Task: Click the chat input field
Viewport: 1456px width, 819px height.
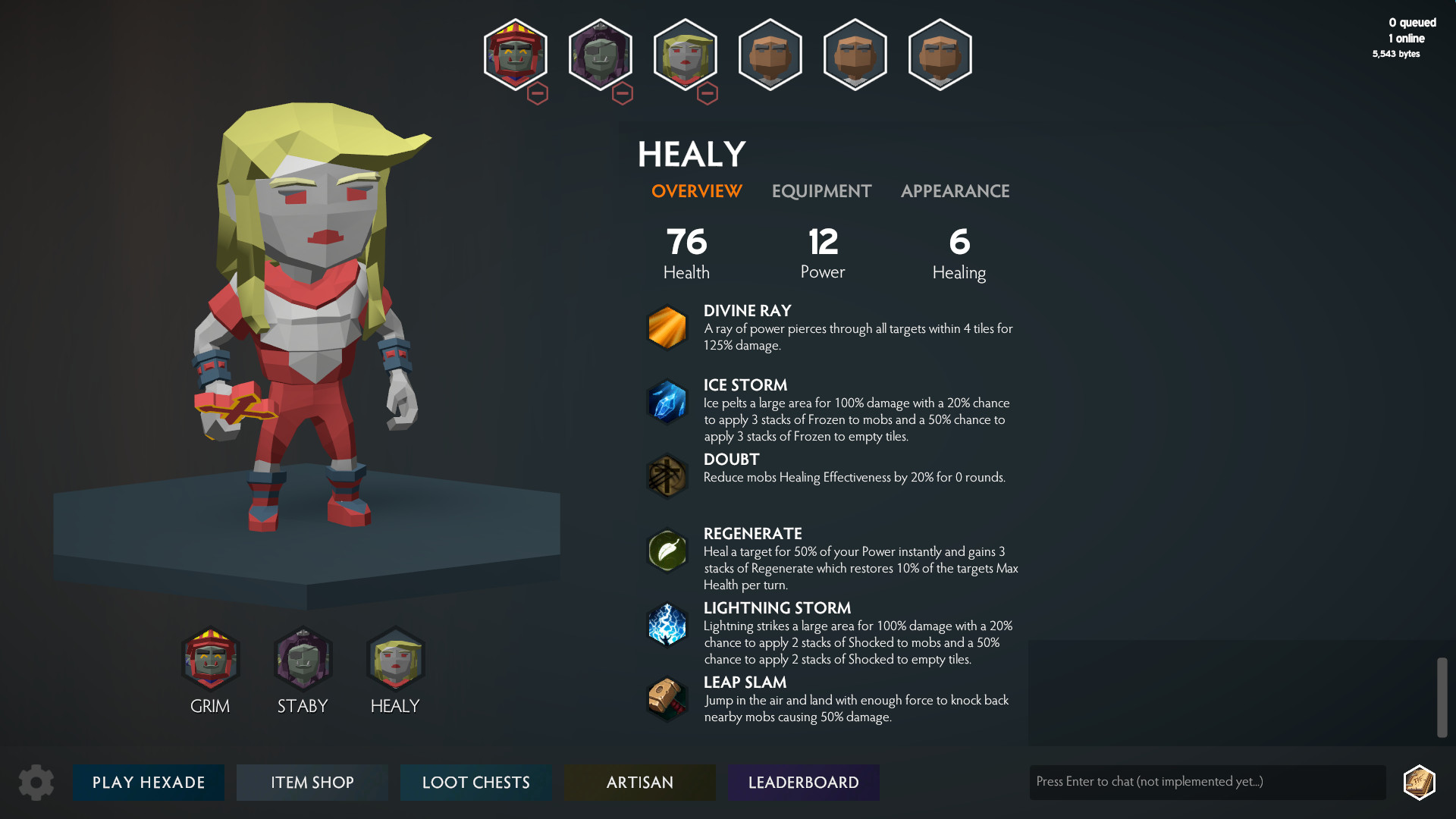Action: [x=1207, y=781]
